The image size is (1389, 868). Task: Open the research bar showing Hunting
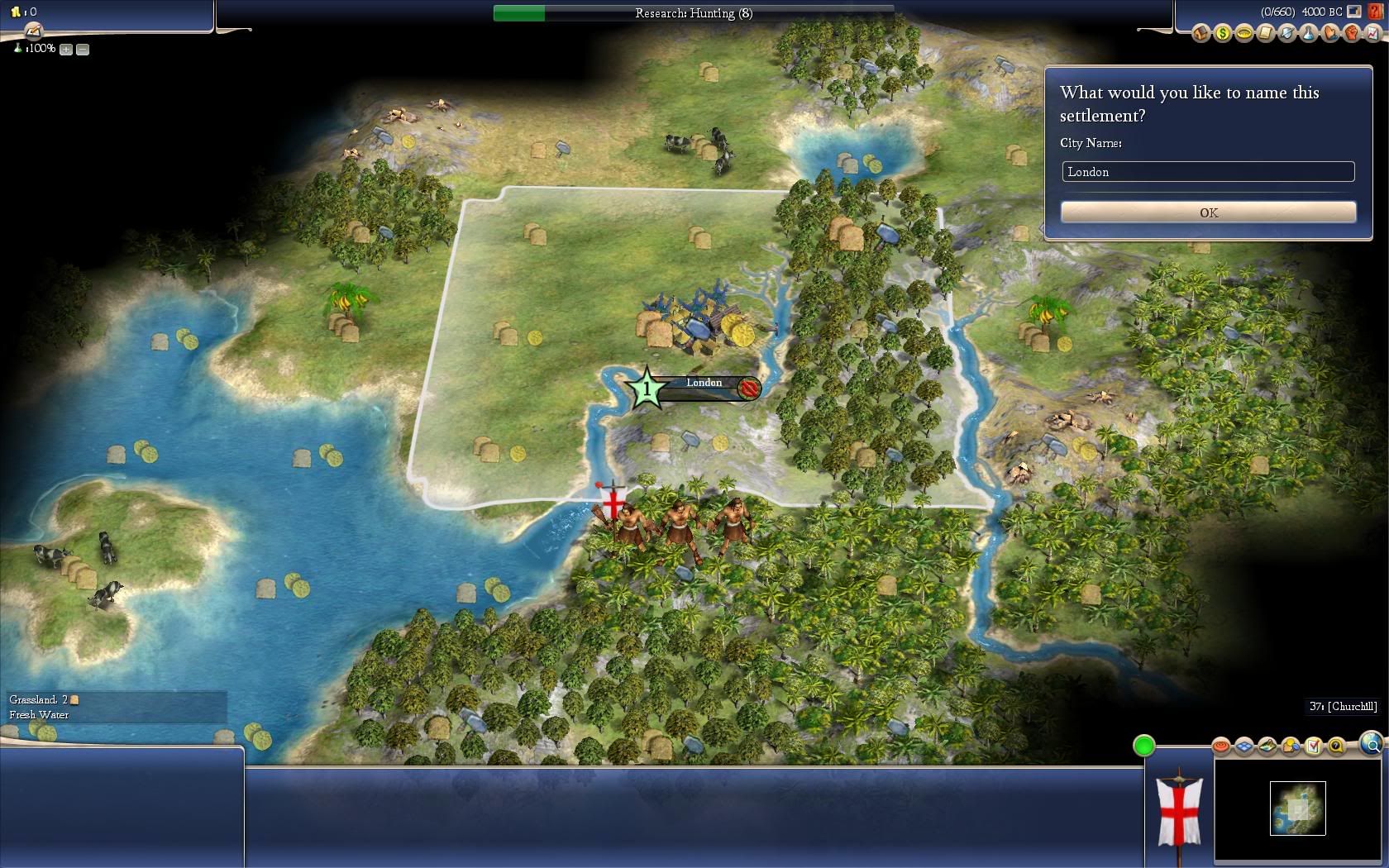click(x=693, y=13)
